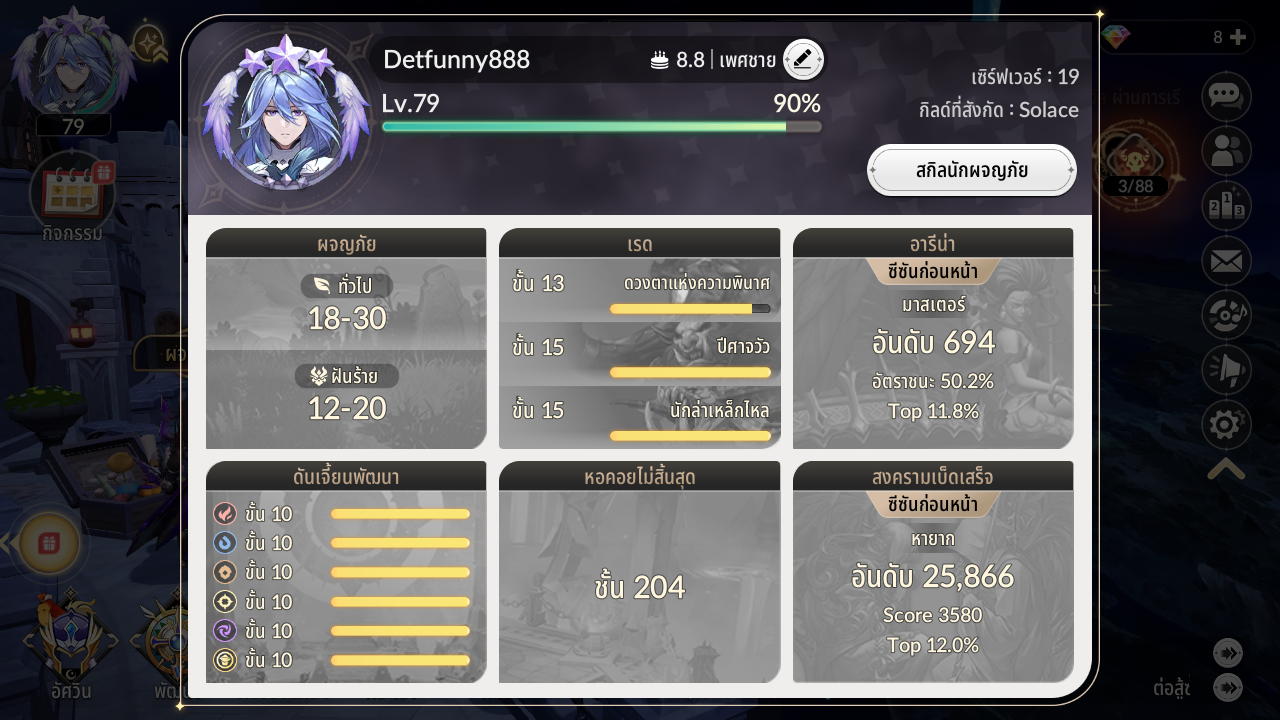Open the ดันเจี้ยนพัฒนา dungeon panel

click(x=346, y=572)
